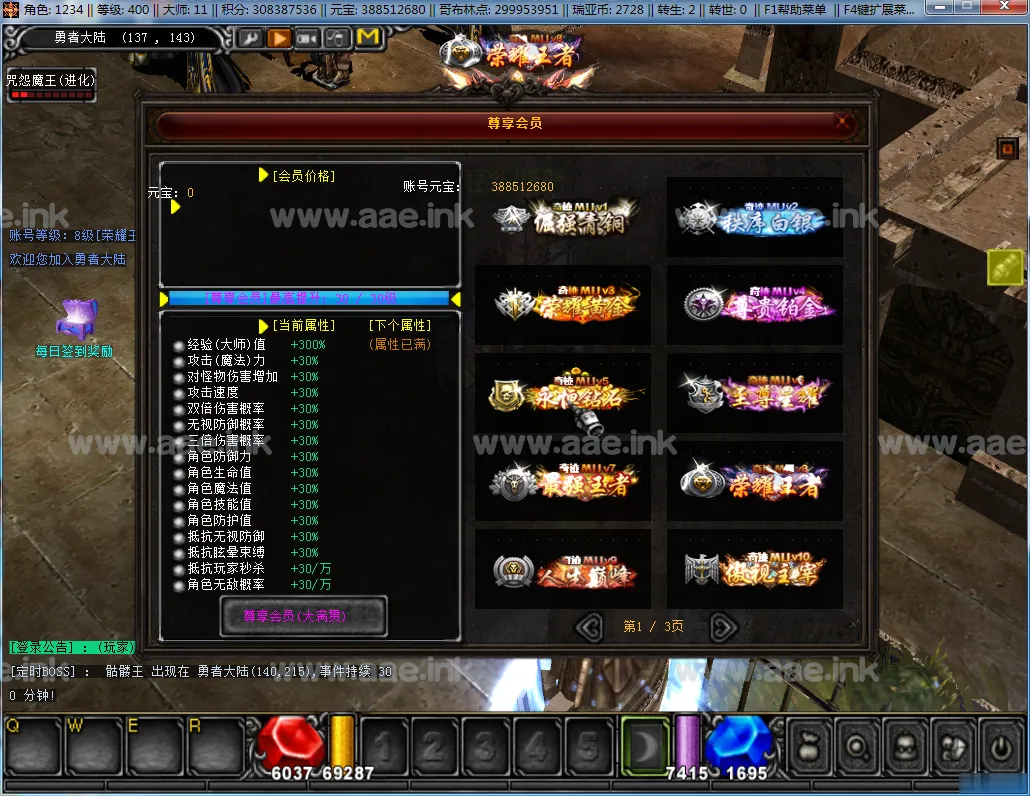1030x796 pixels.
Task: Choose the 人生巅峰 v9 membership tier
Action: [563, 569]
